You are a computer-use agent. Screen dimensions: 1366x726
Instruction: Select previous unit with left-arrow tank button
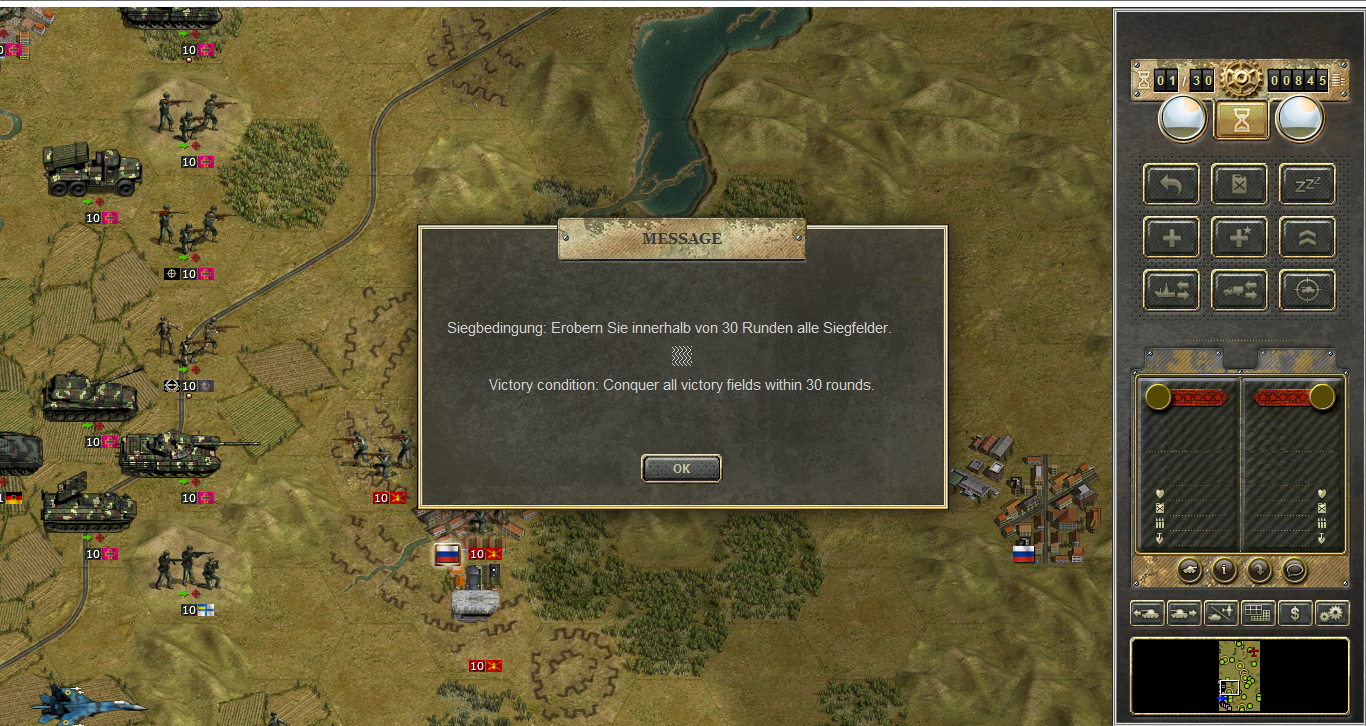click(1147, 613)
